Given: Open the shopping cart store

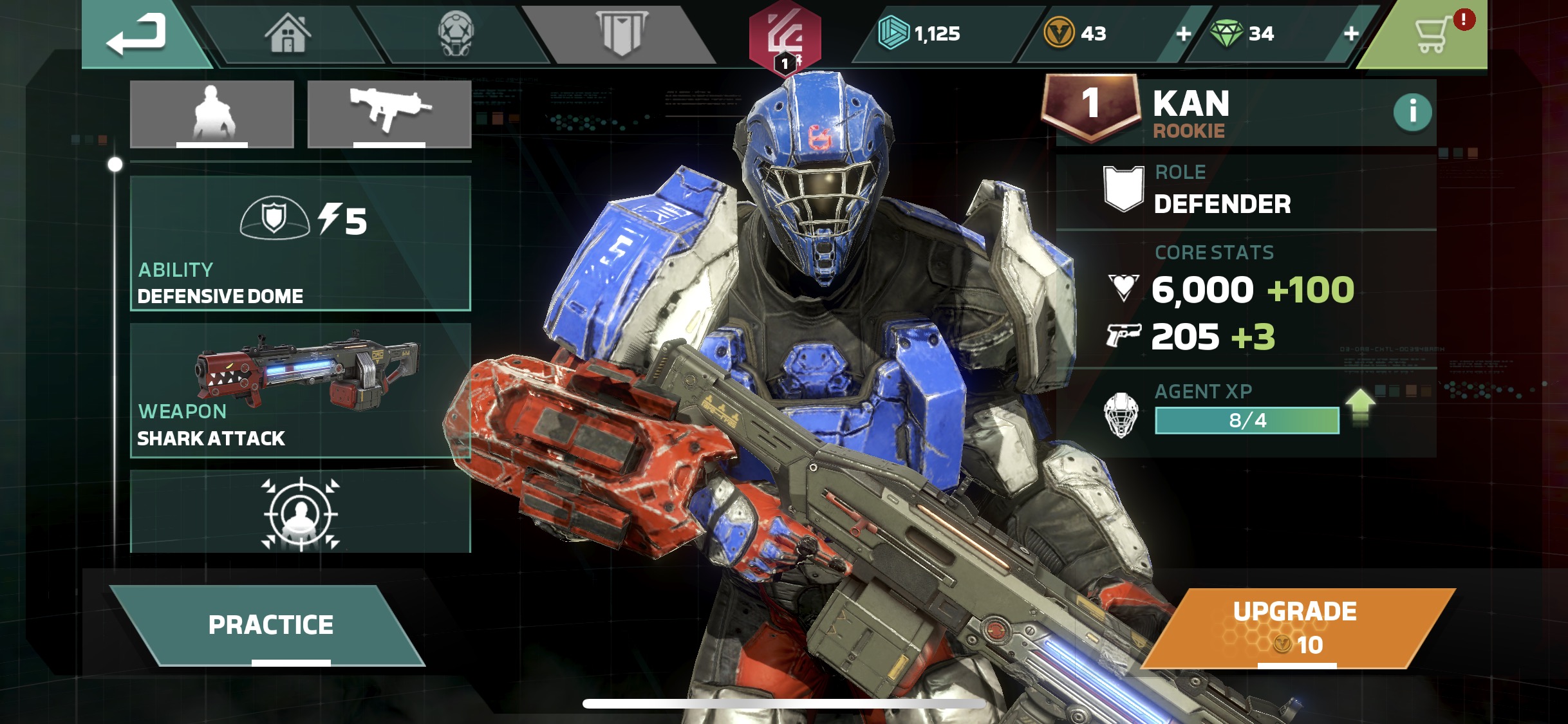Looking at the screenshot, I should tap(1433, 35).
